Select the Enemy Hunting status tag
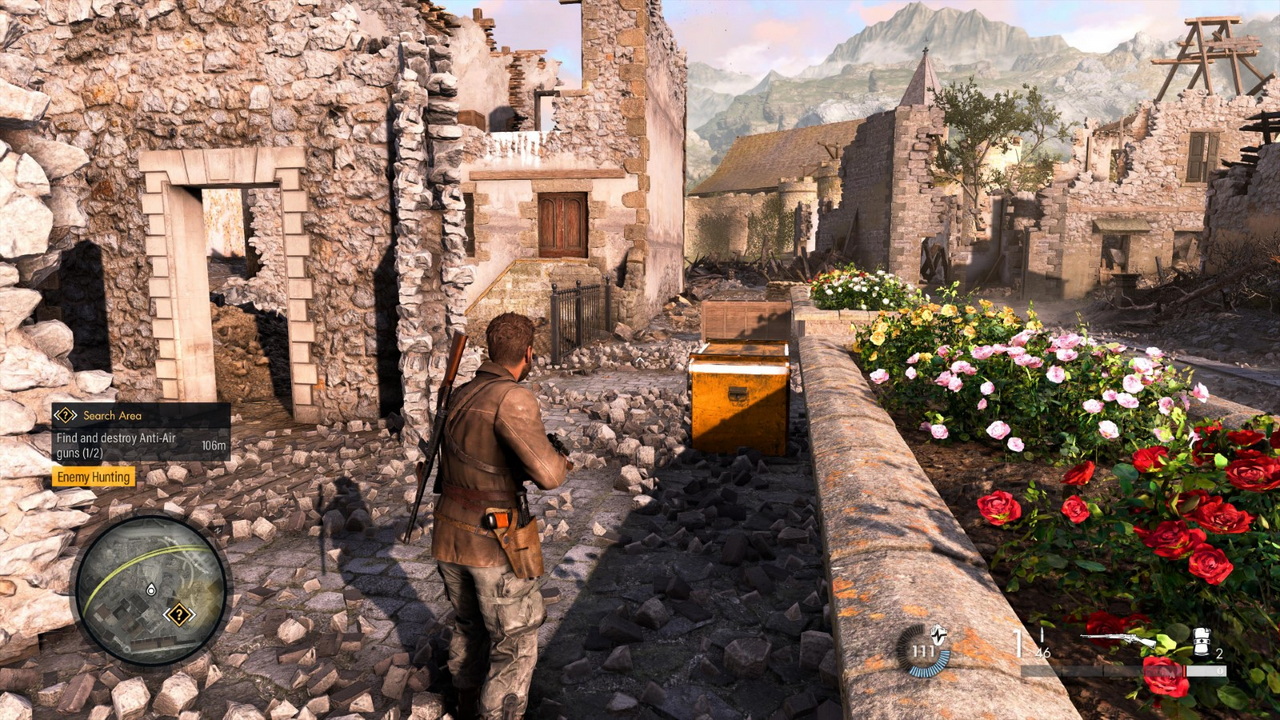The height and width of the screenshot is (720, 1280). click(x=93, y=477)
